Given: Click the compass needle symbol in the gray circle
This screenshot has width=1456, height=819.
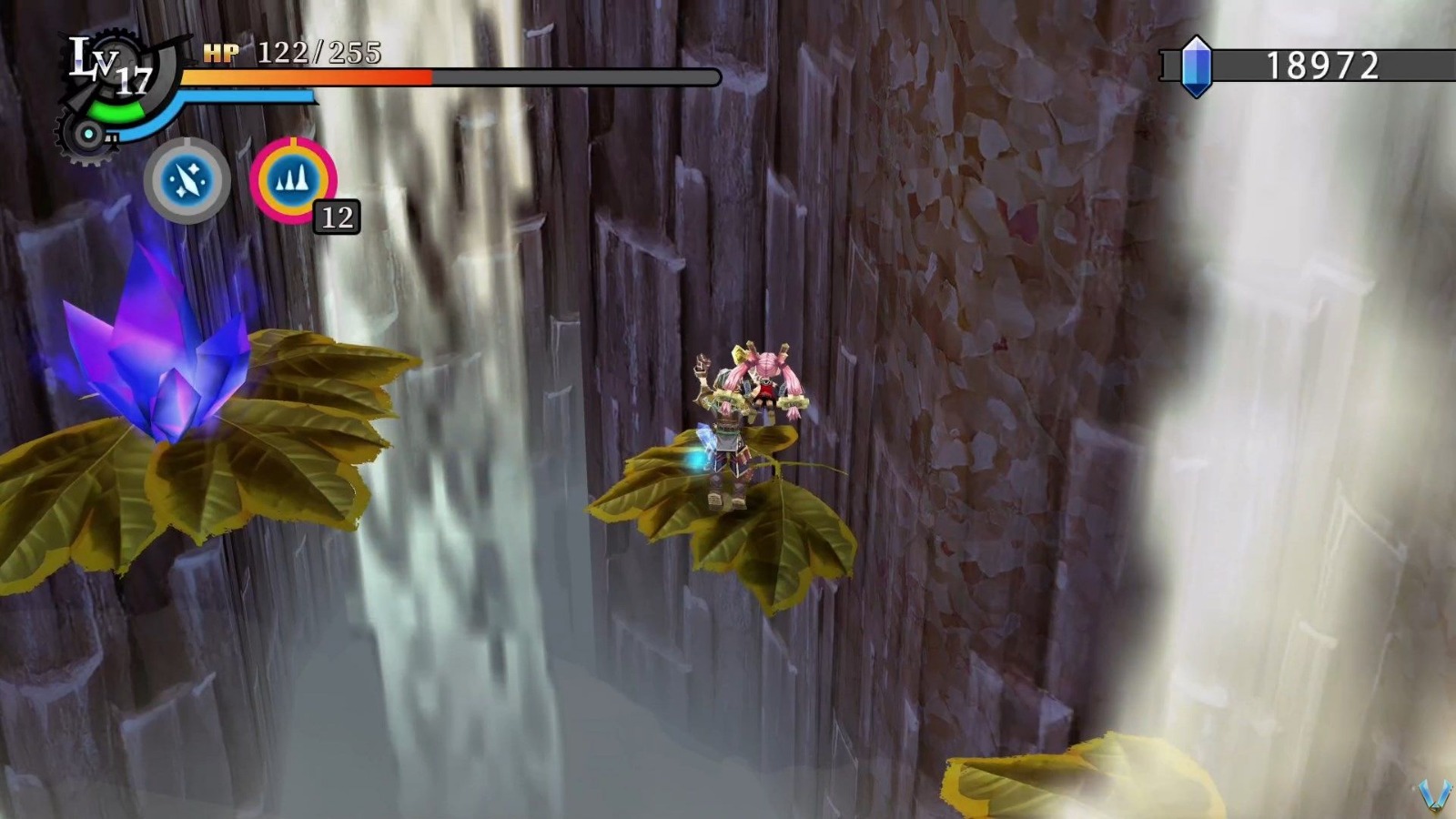Looking at the screenshot, I should click(x=187, y=179).
